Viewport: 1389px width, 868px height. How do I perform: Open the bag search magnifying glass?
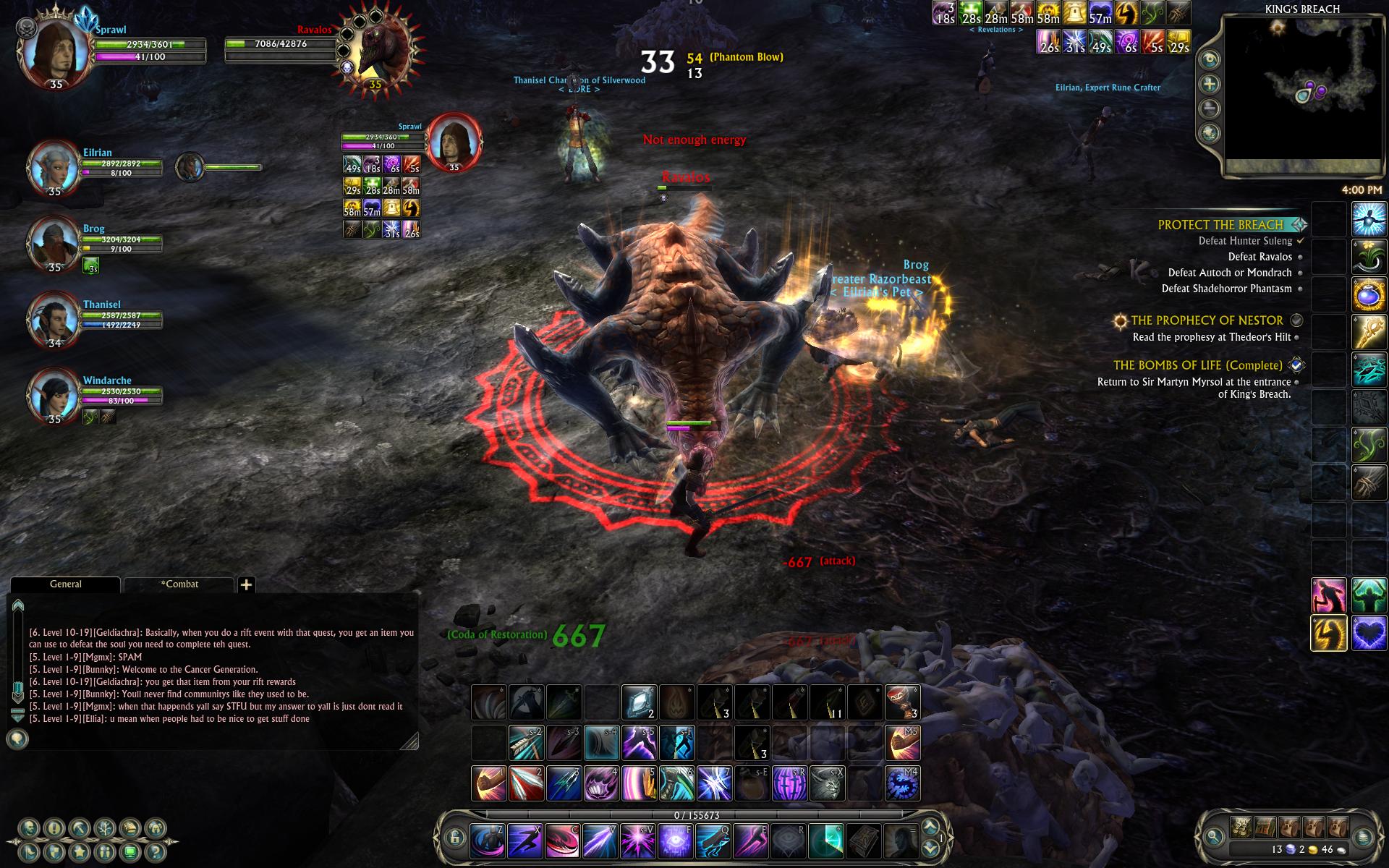[1215, 836]
